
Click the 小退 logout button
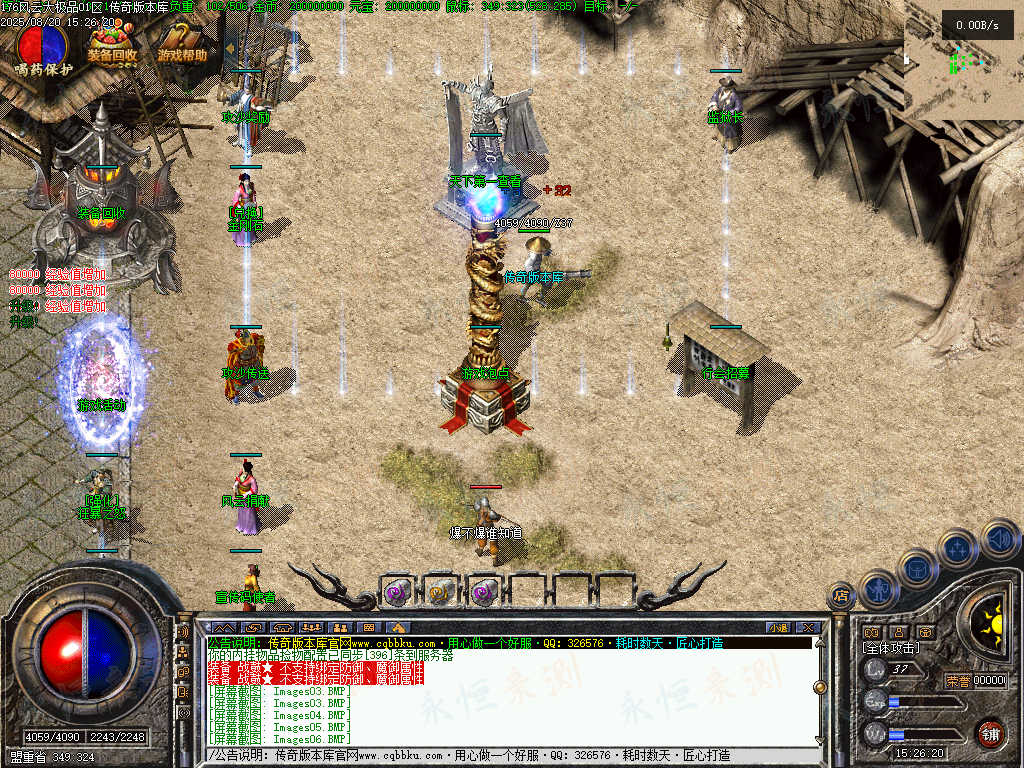point(777,627)
